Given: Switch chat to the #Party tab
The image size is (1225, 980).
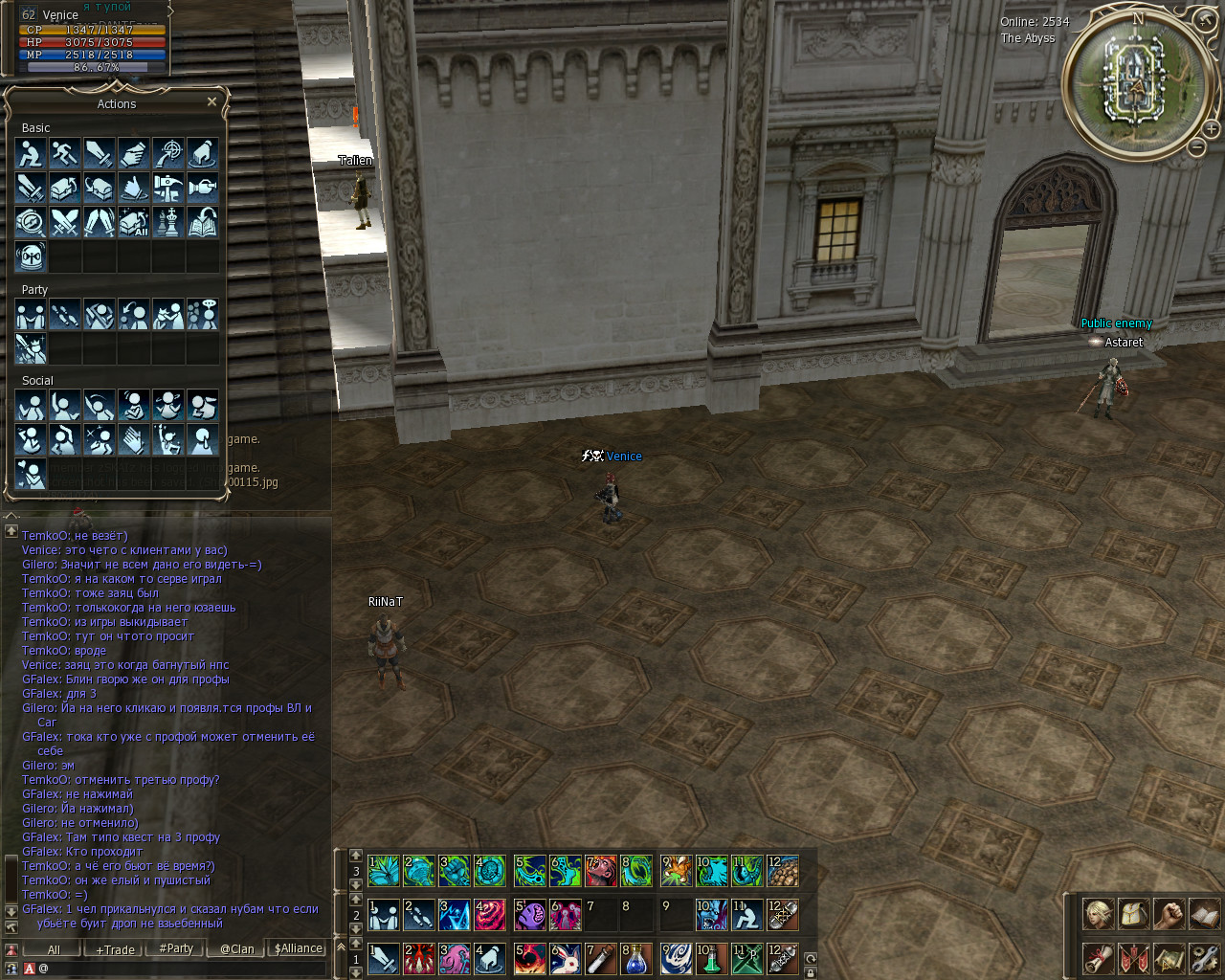Looking at the screenshot, I should point(176,948).
